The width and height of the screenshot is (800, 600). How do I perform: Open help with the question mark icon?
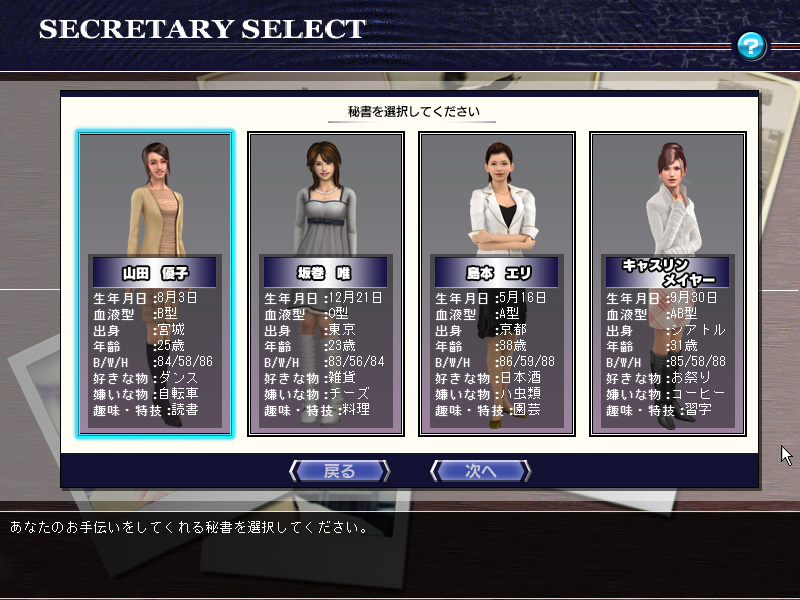coord(751,45)
